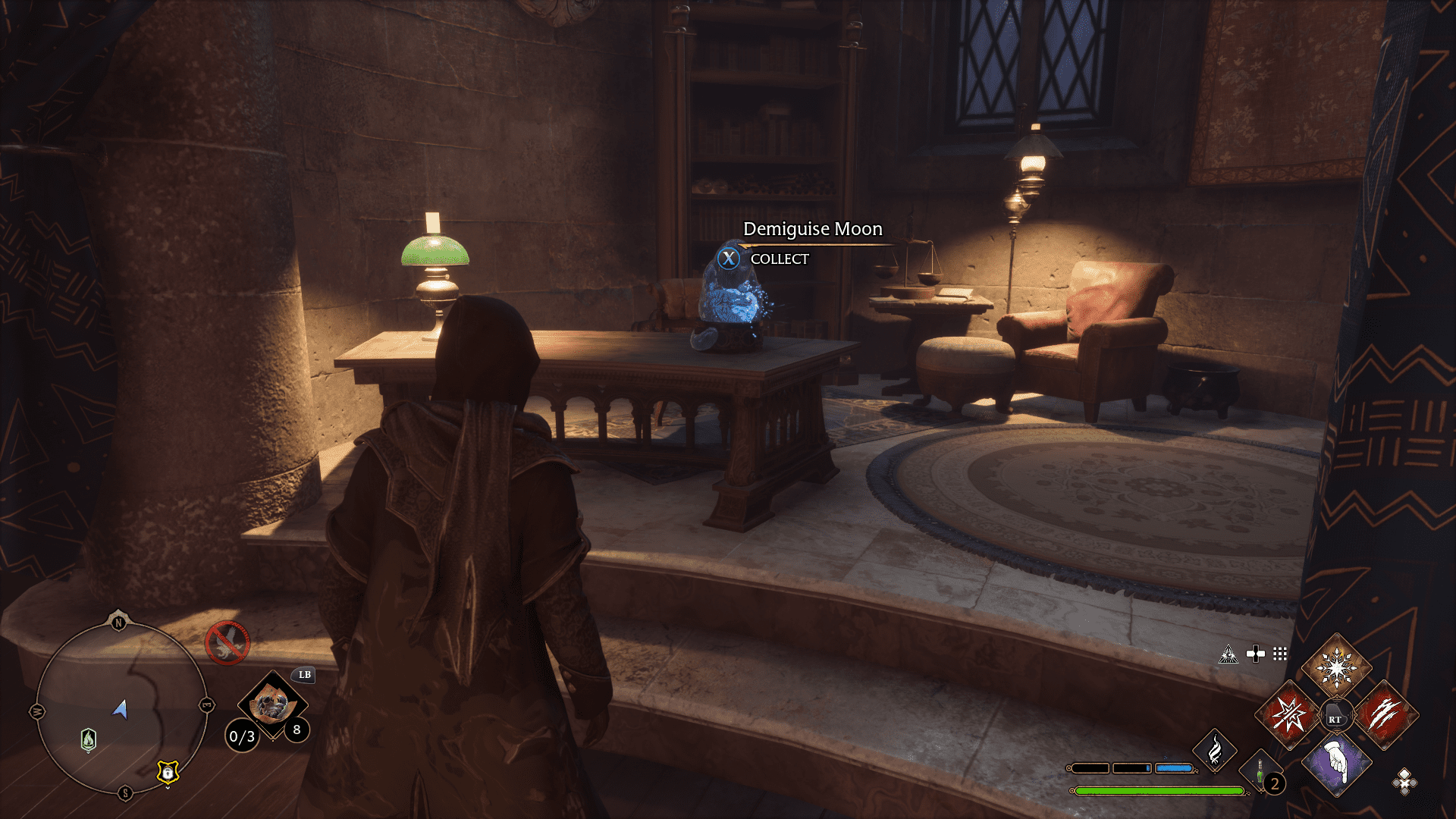The height and width of the screenshot is (819, 1456).
Task: Click the spell-set diamond selector
Action: pyautogui.click(x=1404, y=781)
